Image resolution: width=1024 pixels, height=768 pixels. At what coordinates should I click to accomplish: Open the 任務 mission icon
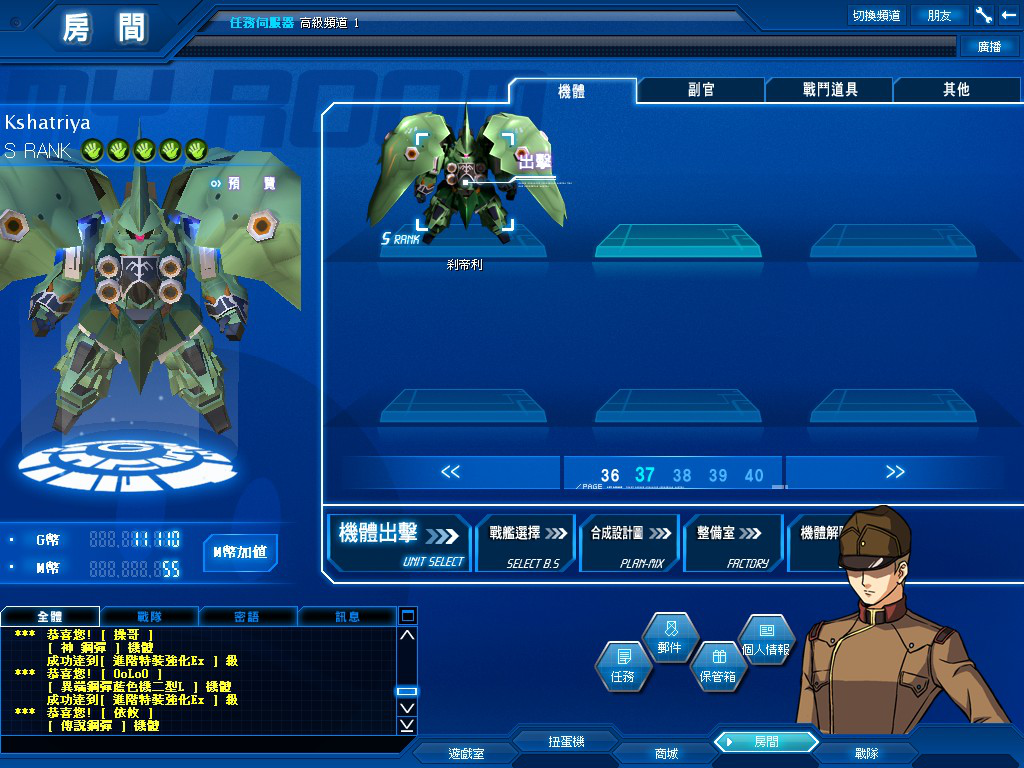pos(623,665)
